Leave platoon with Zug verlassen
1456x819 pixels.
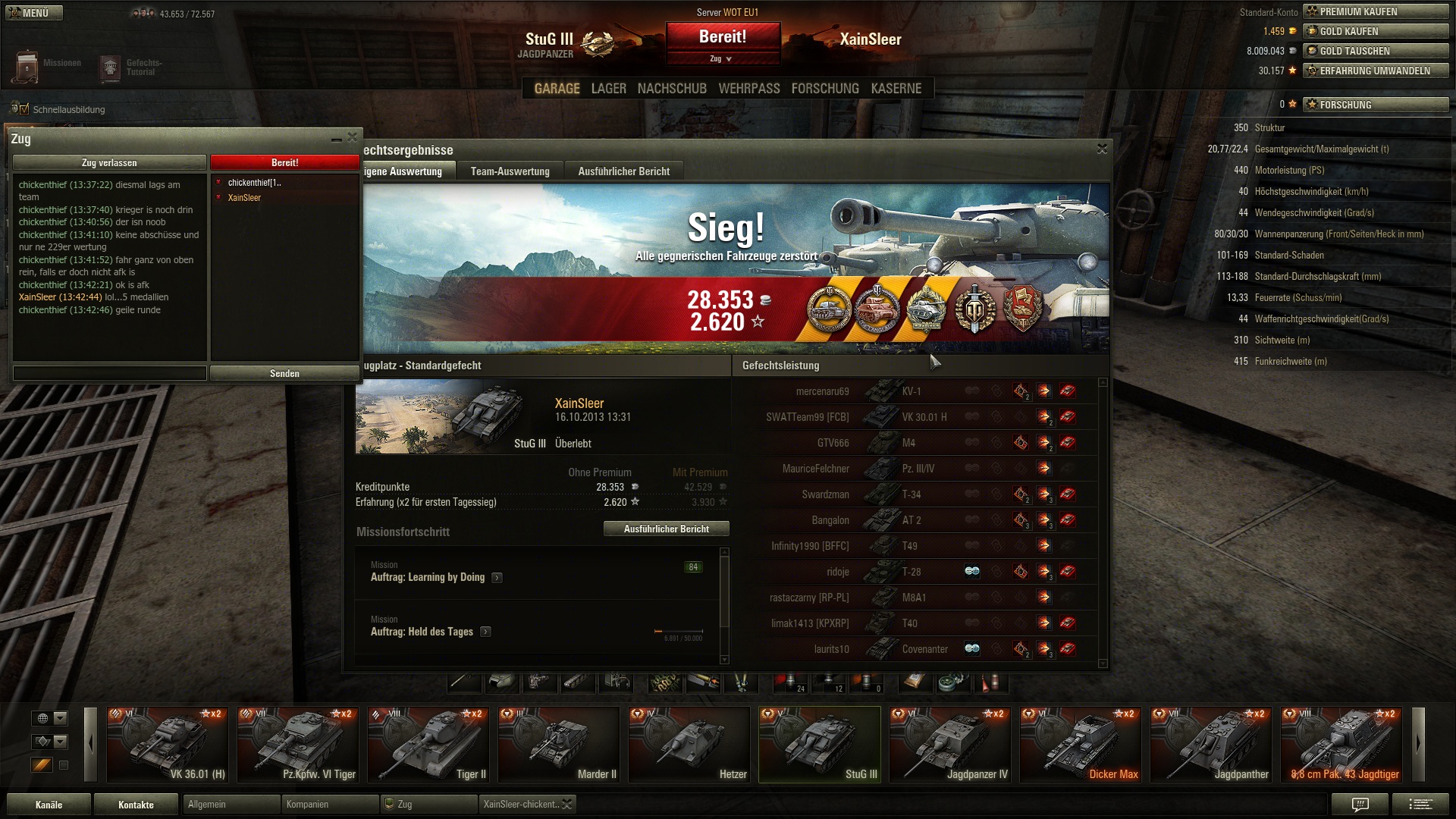109,162
